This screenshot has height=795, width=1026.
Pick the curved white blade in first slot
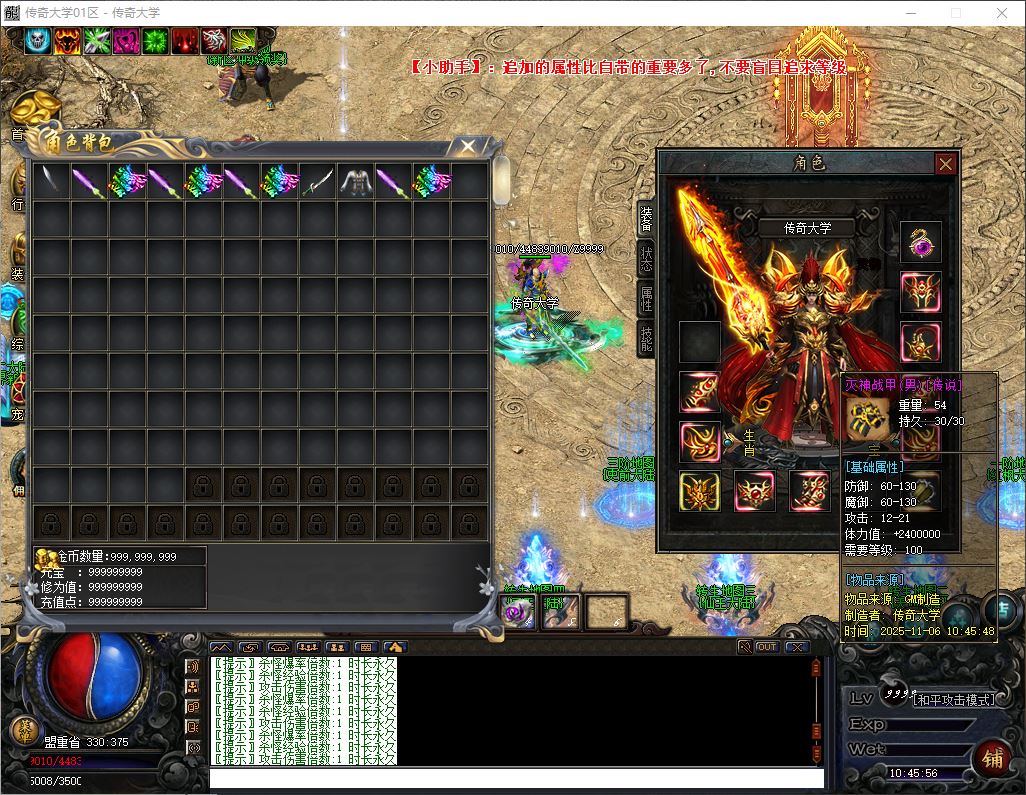pyautogui.click(x=51, y=182)
